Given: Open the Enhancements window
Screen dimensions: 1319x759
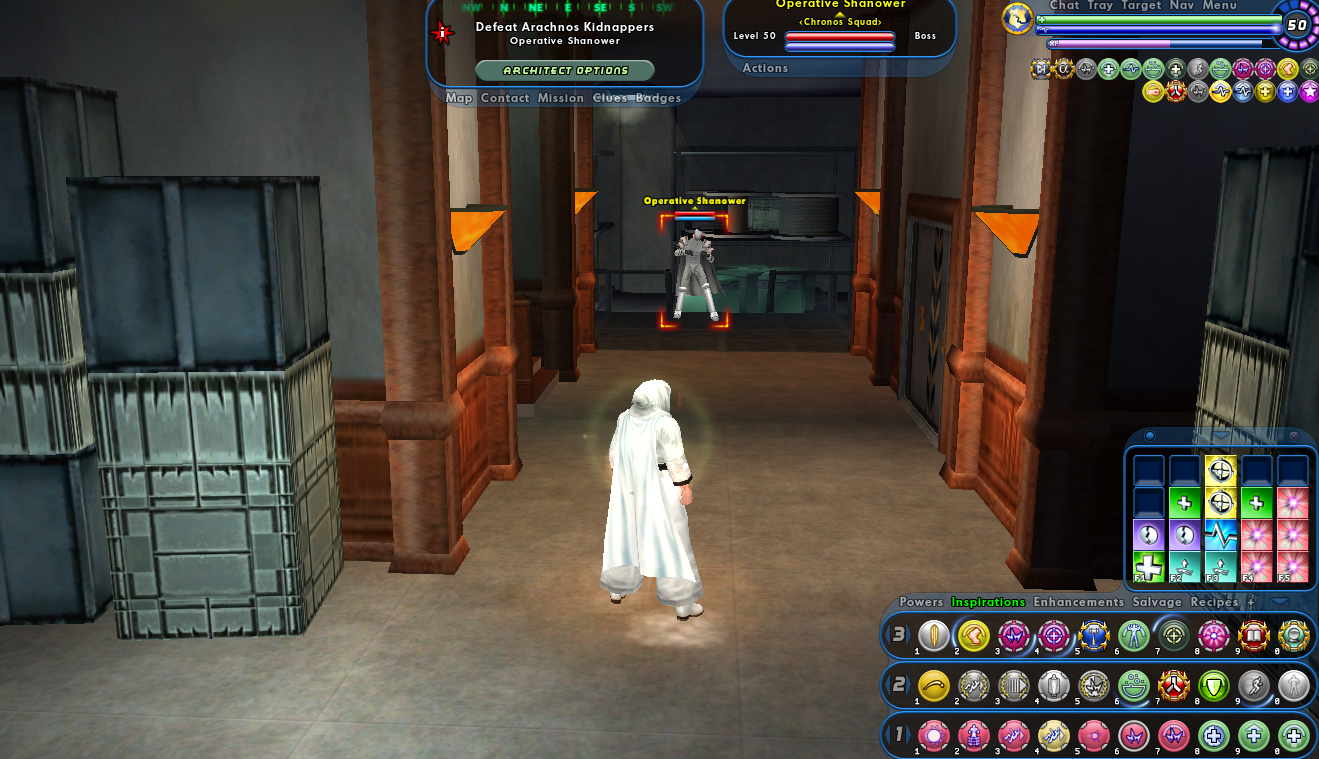Looking at the screenshot, I should click(x=1078, y=602).
